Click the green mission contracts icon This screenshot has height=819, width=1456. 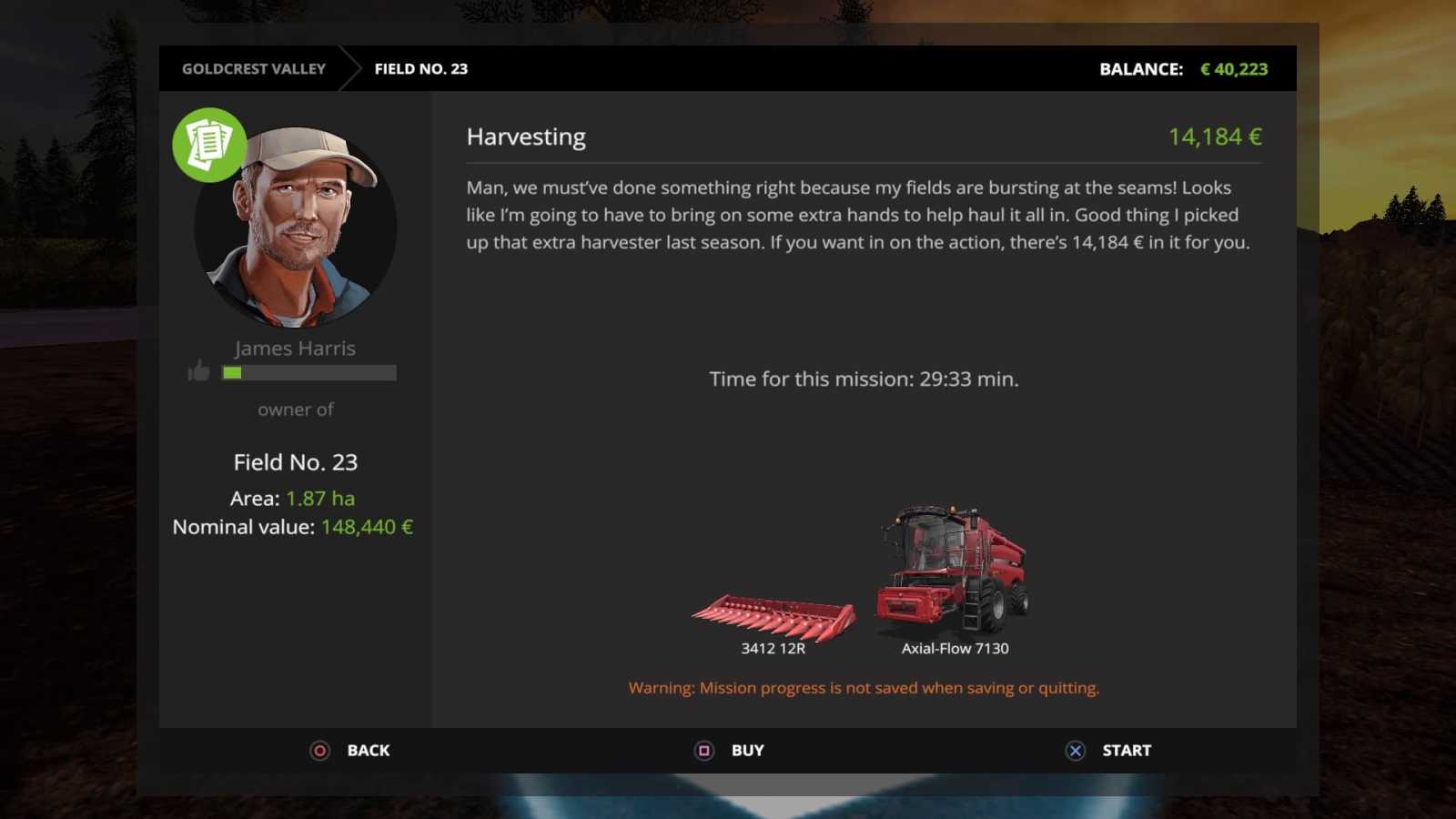[208, 144]
